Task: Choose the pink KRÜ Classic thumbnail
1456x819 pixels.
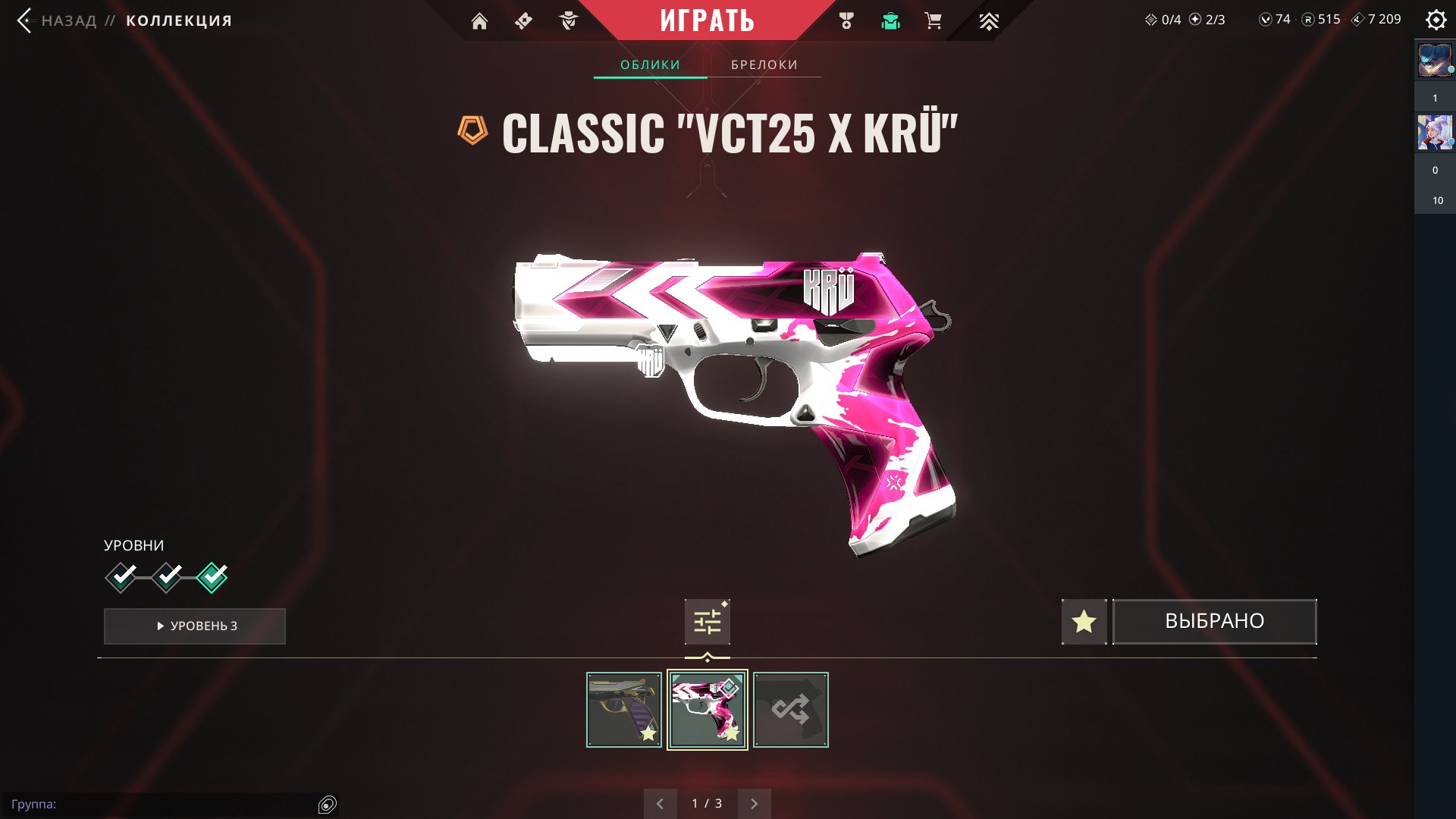Action: (x=708, y=710)
